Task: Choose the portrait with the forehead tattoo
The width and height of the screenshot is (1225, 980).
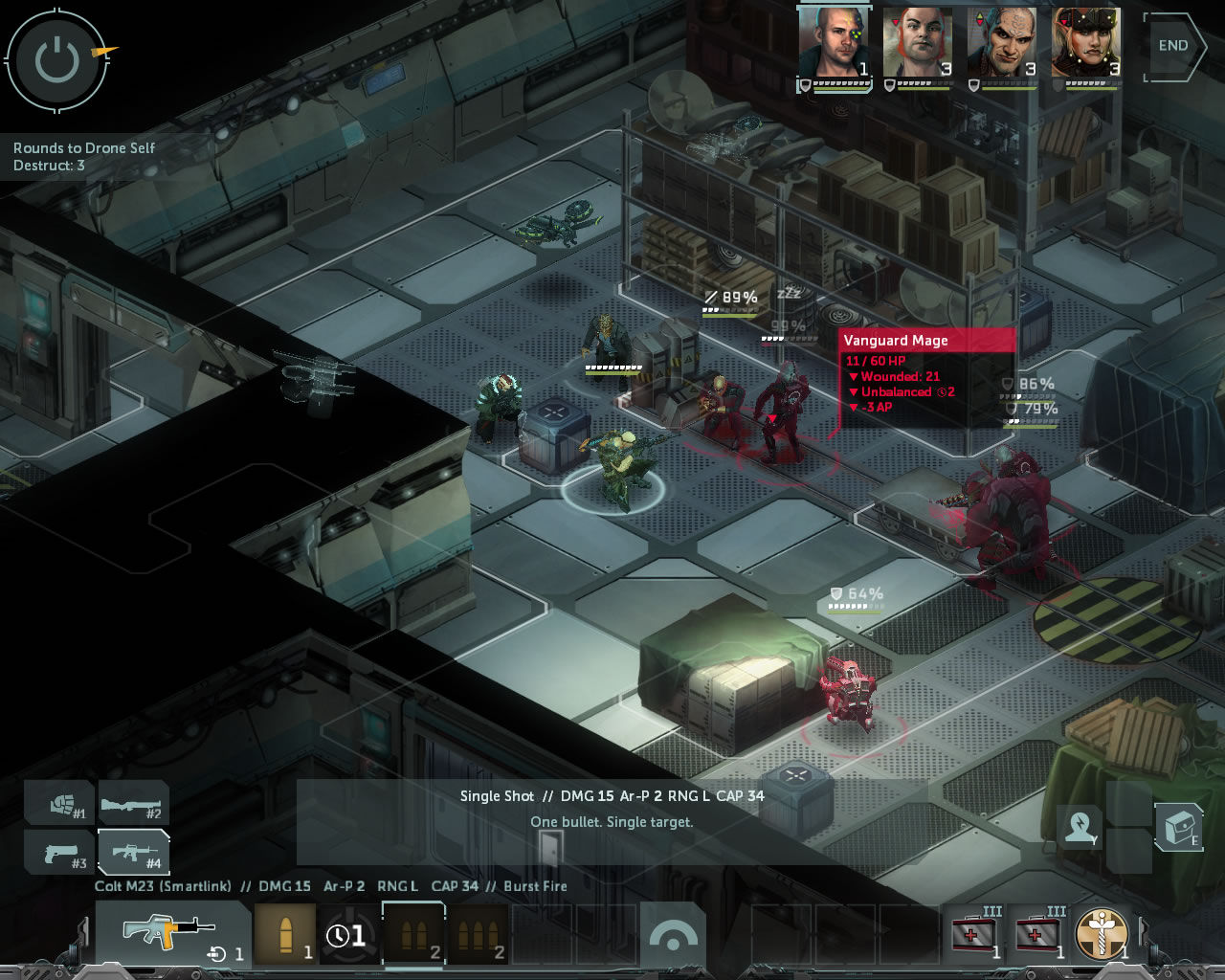Action: point(1001,44)
